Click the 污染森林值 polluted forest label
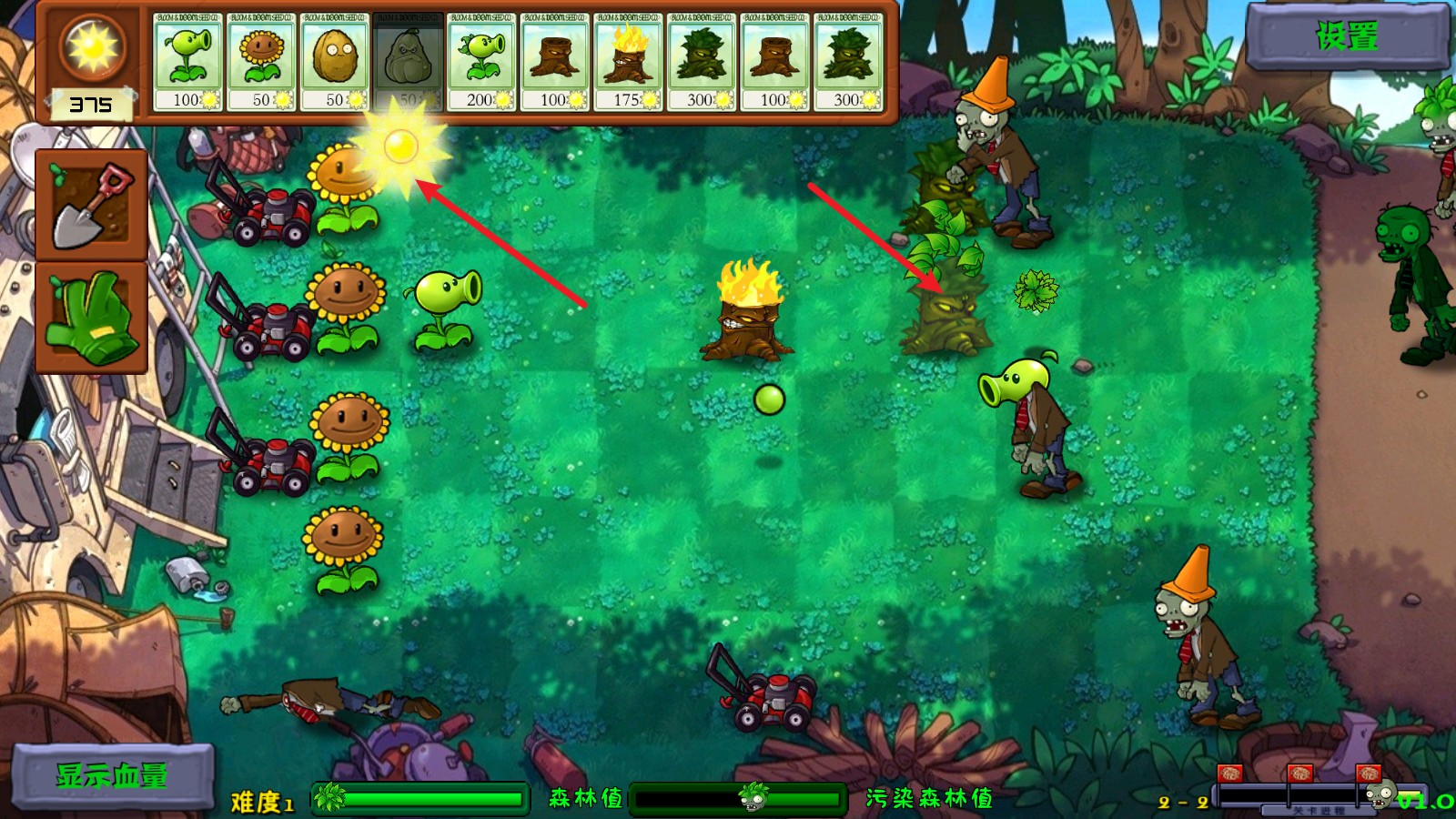Image resolution: width=1456 pixels, height=819 pixels. click(931, 800)
